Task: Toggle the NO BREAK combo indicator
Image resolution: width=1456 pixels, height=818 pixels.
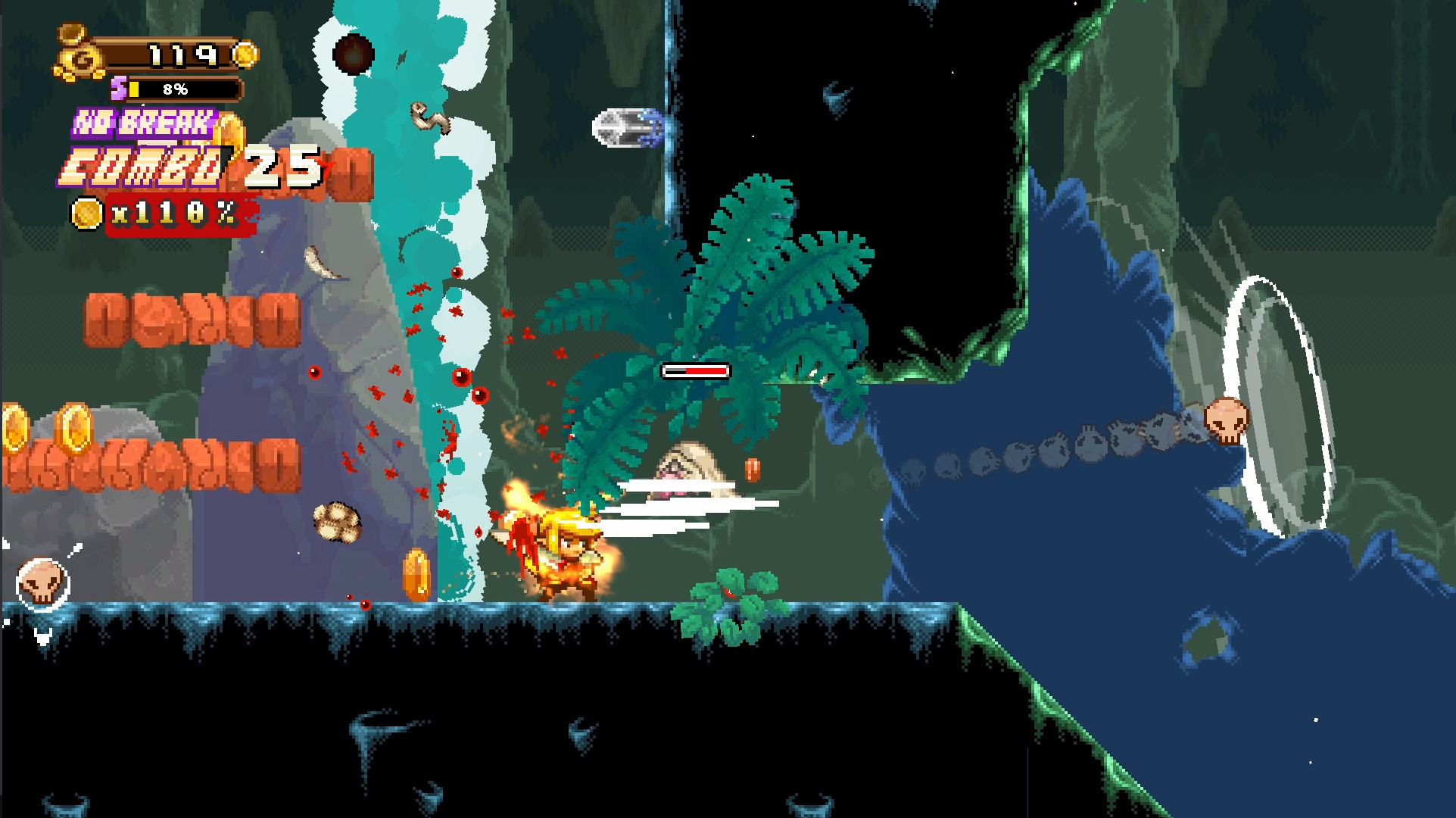Action: tap(144, 120)
